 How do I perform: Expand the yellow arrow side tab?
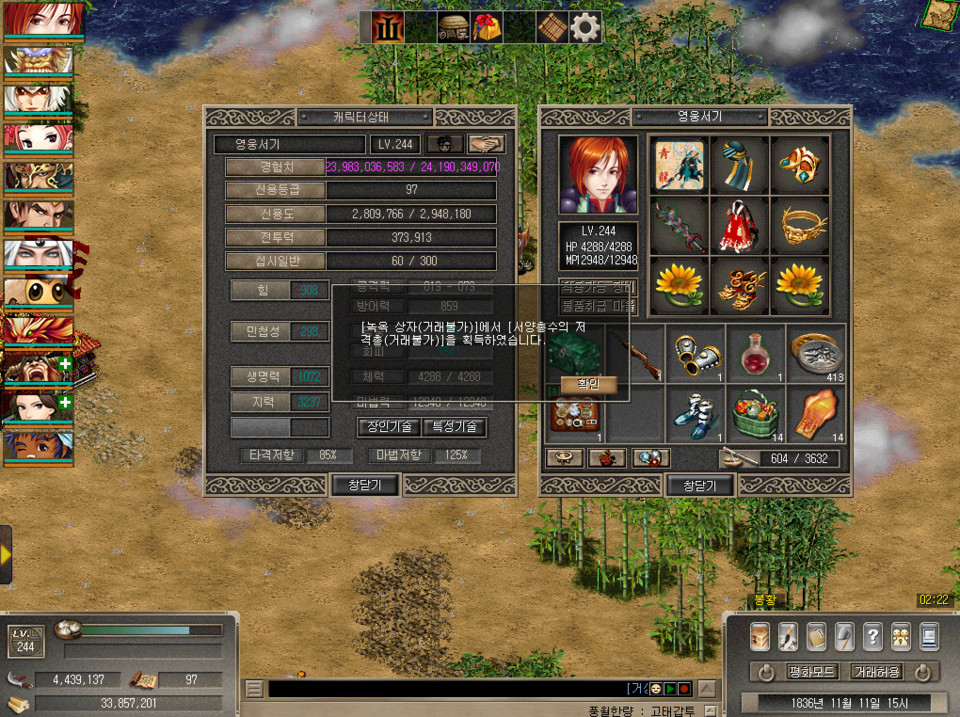coord(6,553)
